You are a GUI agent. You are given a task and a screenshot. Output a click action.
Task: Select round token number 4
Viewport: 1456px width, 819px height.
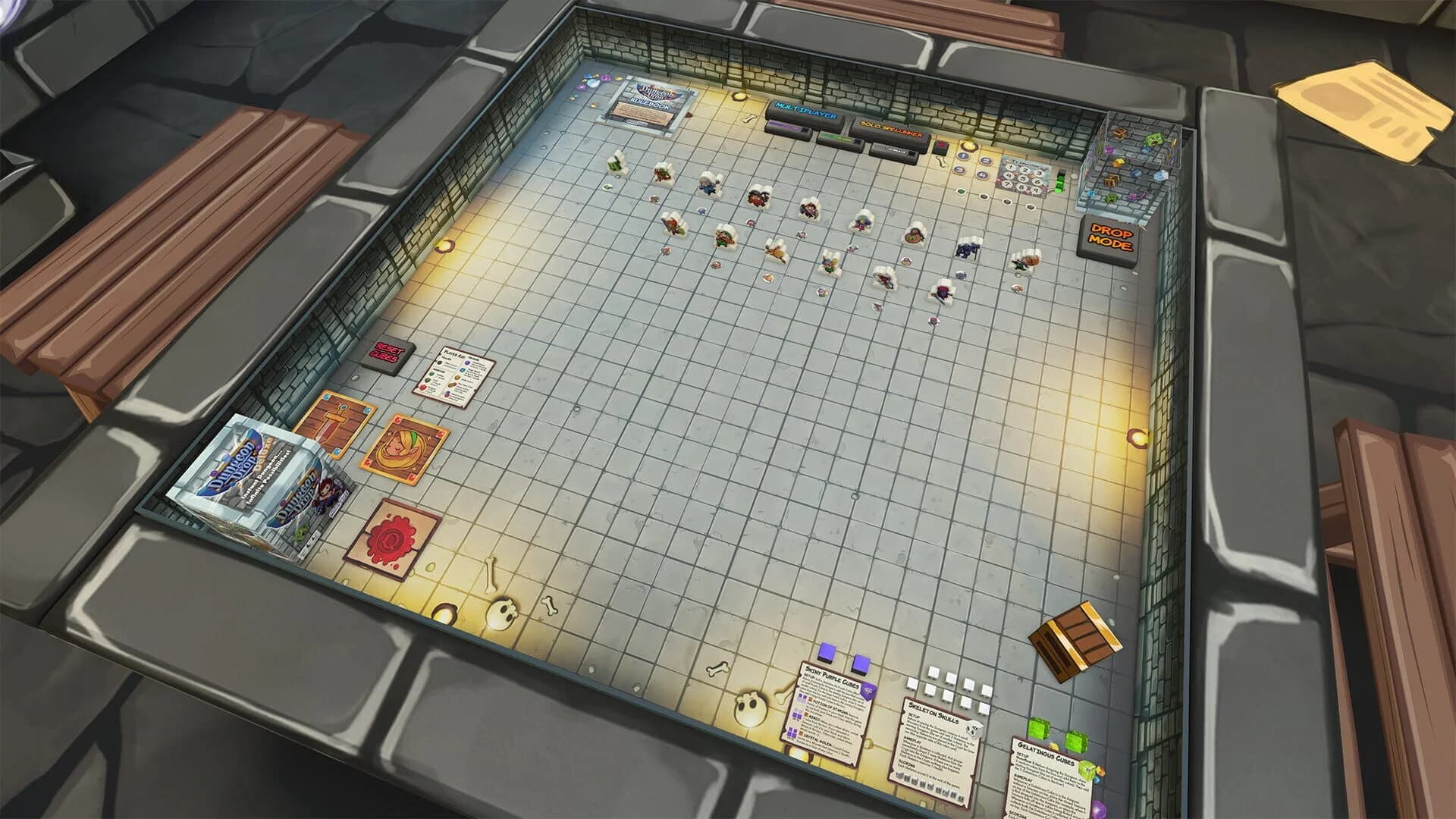coord(981,175)
